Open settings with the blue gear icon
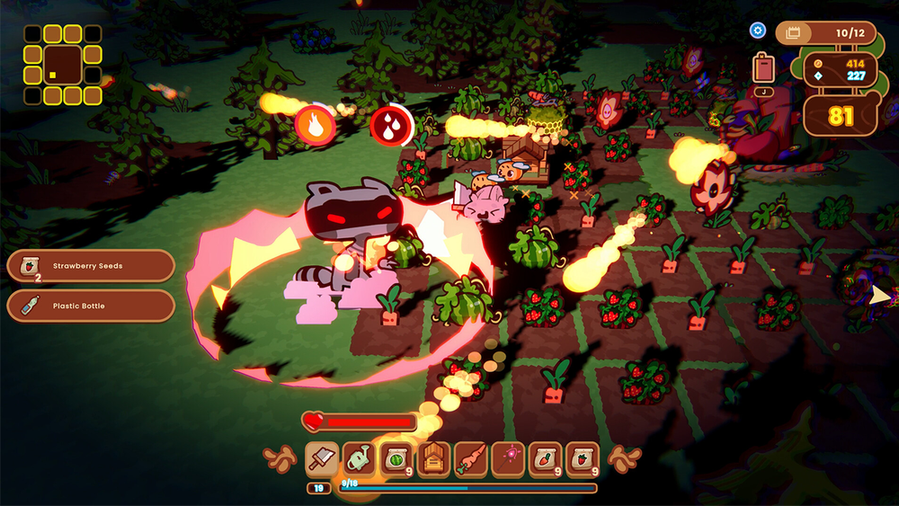899x506 pixels. [758, 31]
